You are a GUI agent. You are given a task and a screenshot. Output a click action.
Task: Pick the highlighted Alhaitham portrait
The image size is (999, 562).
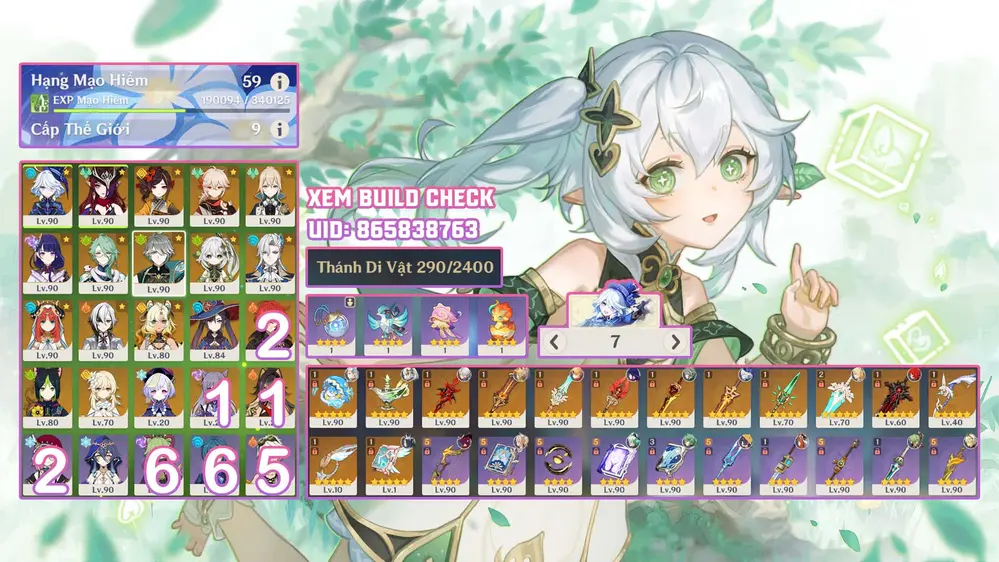tap(158, 261)
